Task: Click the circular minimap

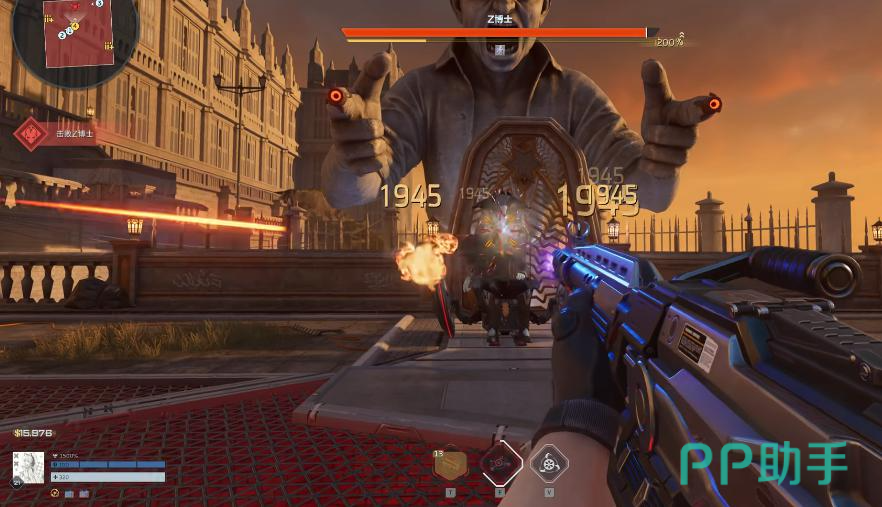Action: pos(74,38)
